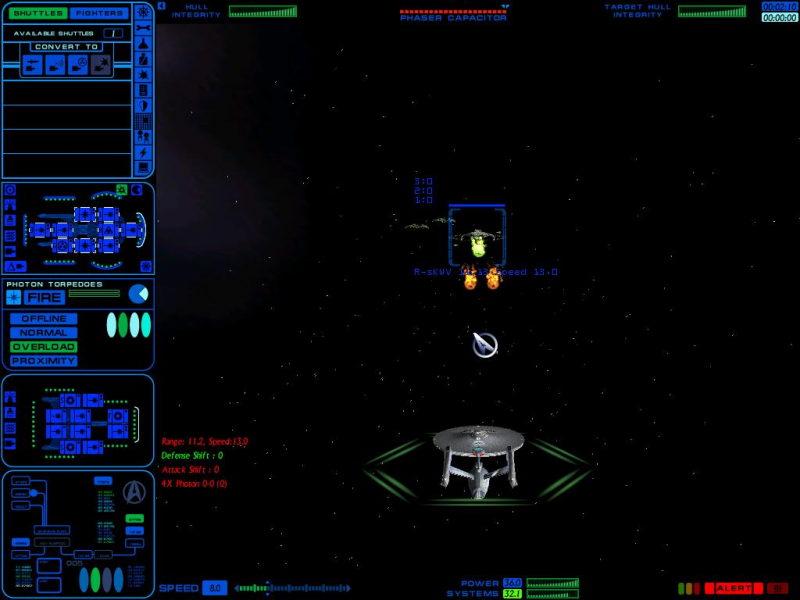Open the lightning bolt energy panel

pyautogui.click(x=144, y=152)
